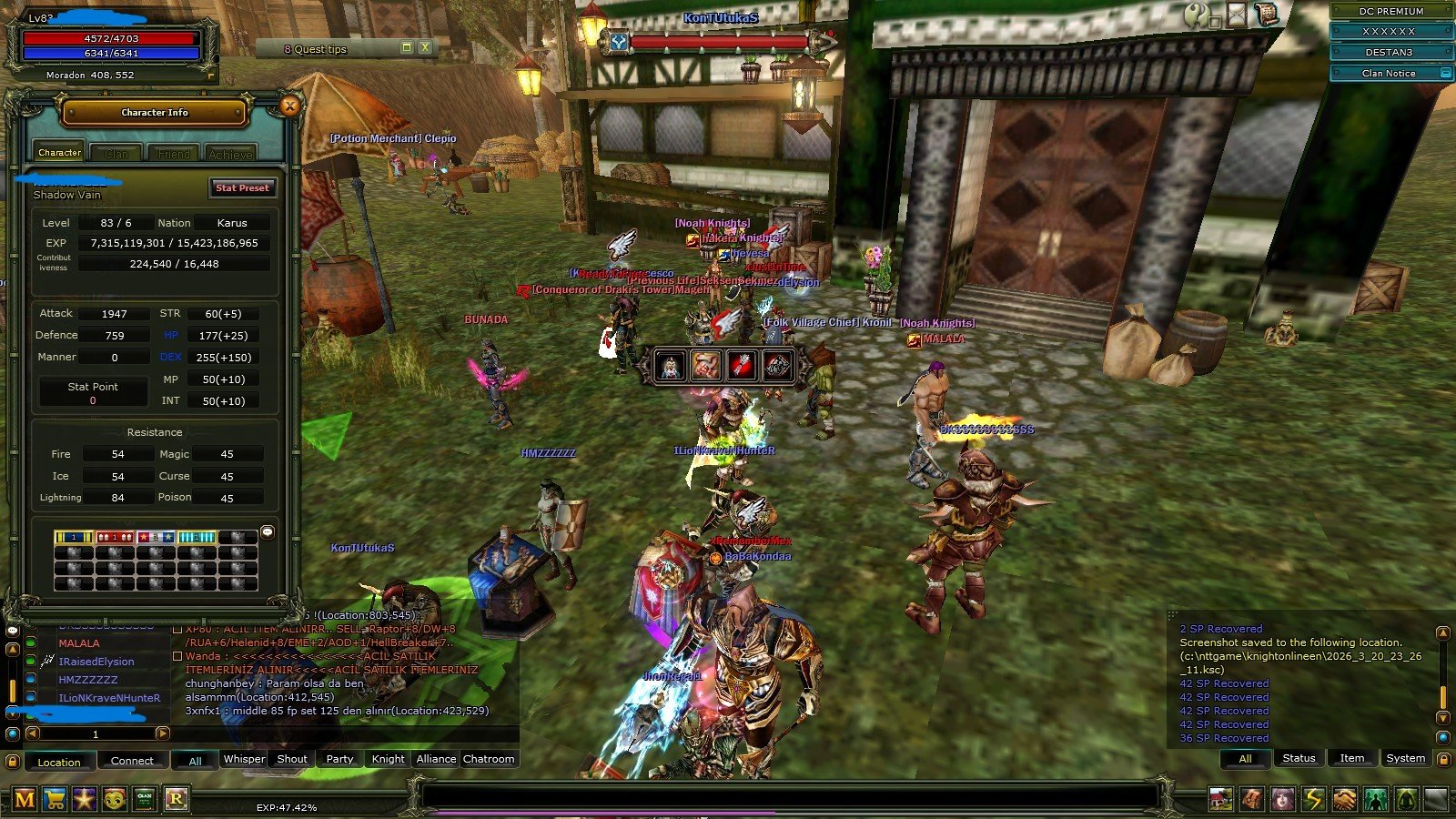Close the Quest tips bar

coord(424,47)
